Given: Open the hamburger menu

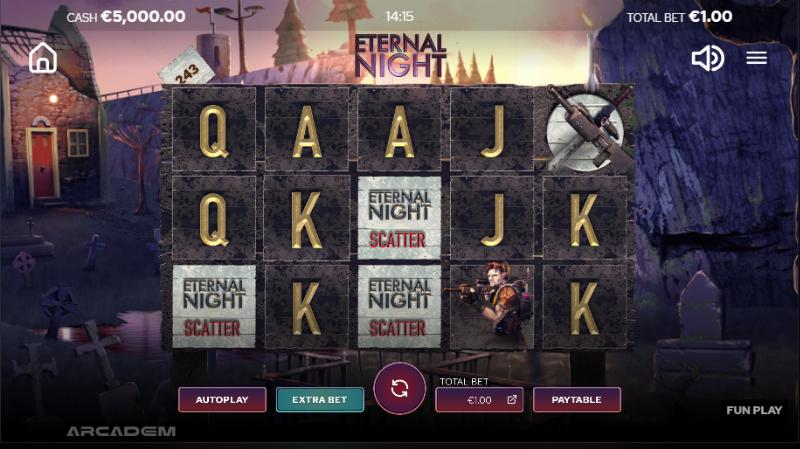Looking at the screenshot, I should (x=757, y=58).
